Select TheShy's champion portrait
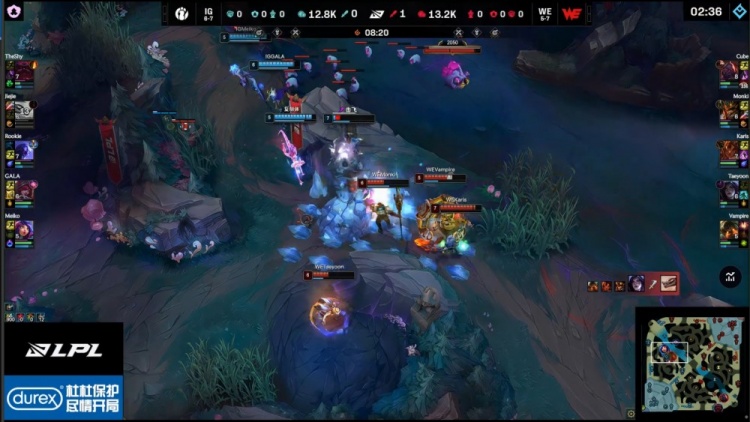 pyautogui.click(x=16, y=73)
